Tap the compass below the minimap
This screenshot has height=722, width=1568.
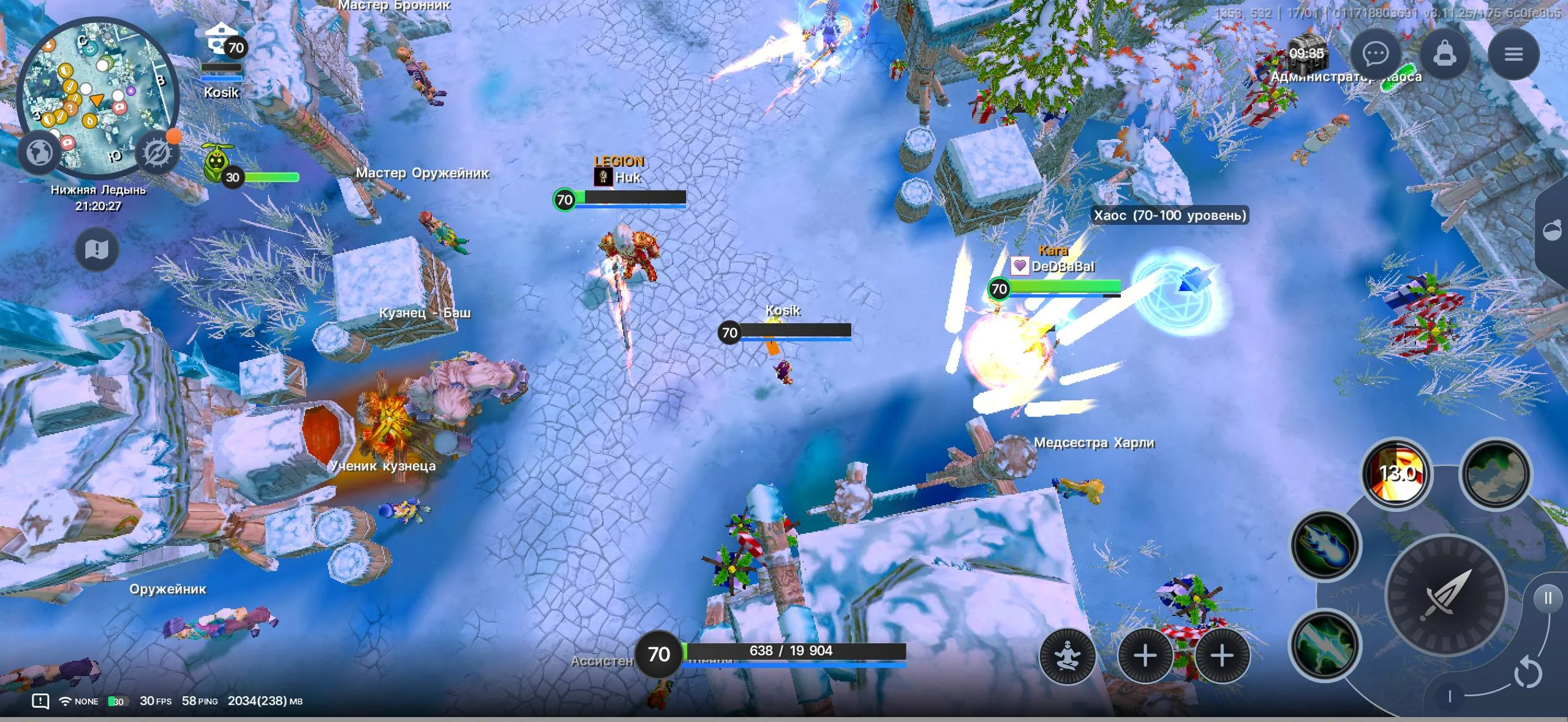(x=157, y=151)
